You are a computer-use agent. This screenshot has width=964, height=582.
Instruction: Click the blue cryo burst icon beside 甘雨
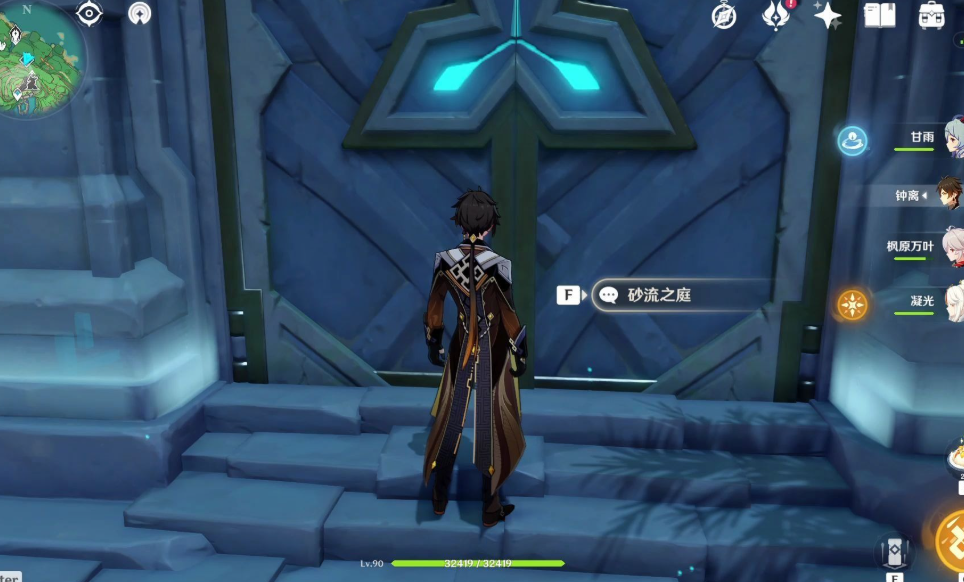(x=852, y=140)
